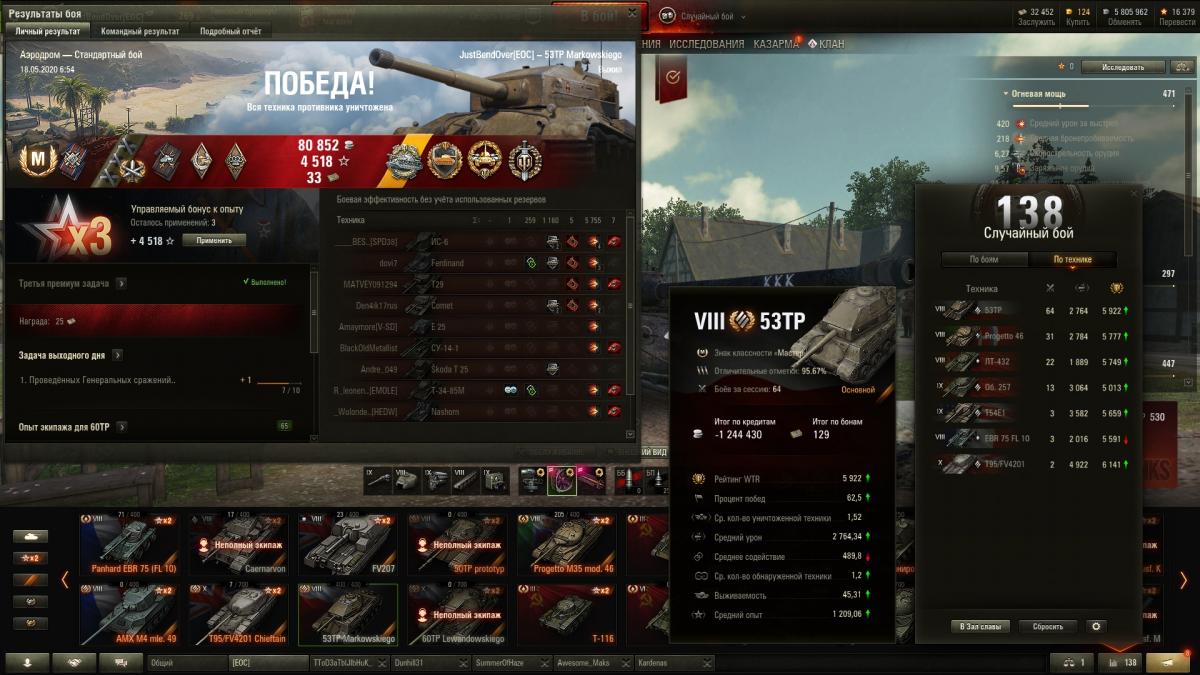
Task: Click the Исследовать research button
Action: (x=1123, y=67)
